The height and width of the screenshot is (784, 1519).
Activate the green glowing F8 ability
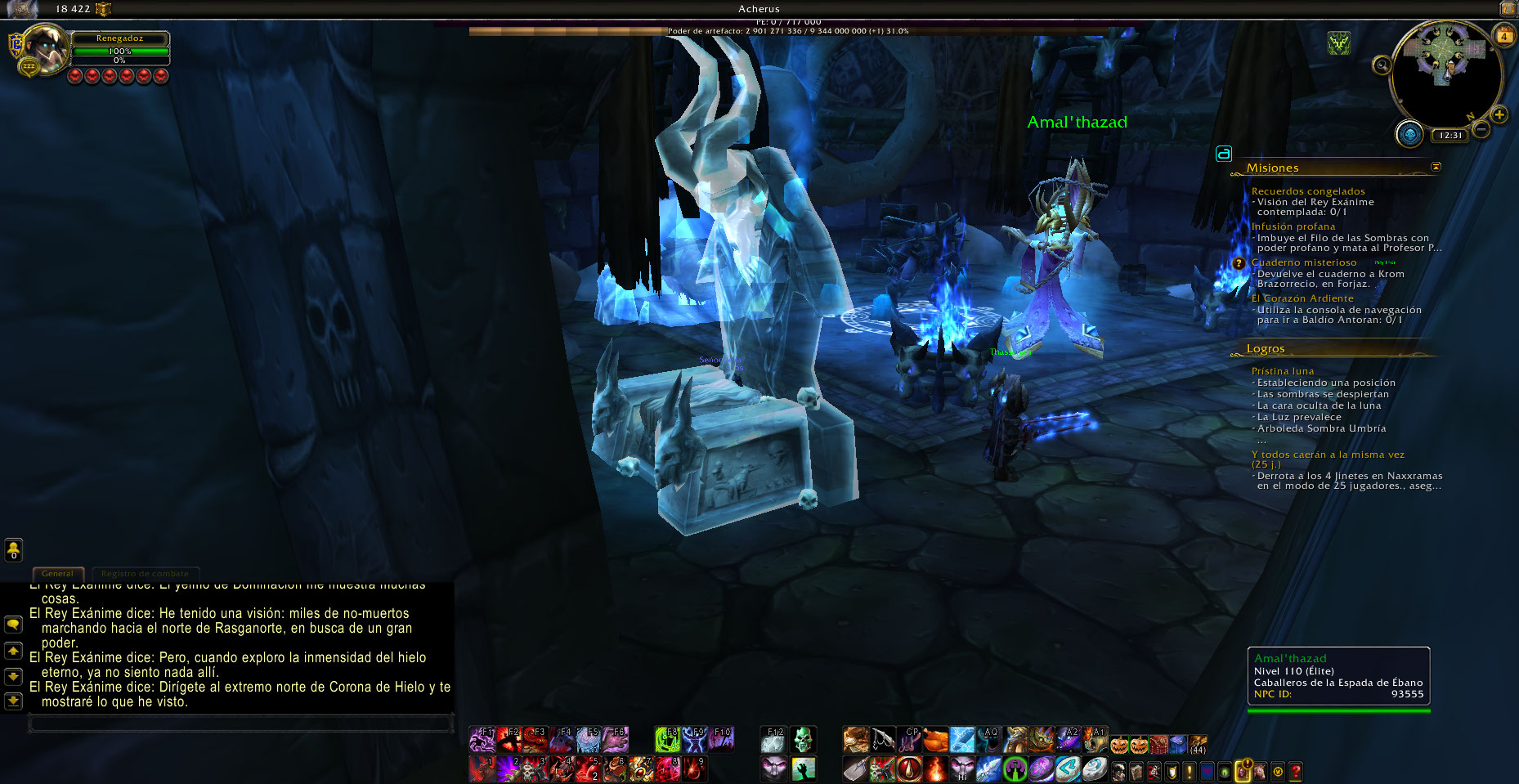667,739
